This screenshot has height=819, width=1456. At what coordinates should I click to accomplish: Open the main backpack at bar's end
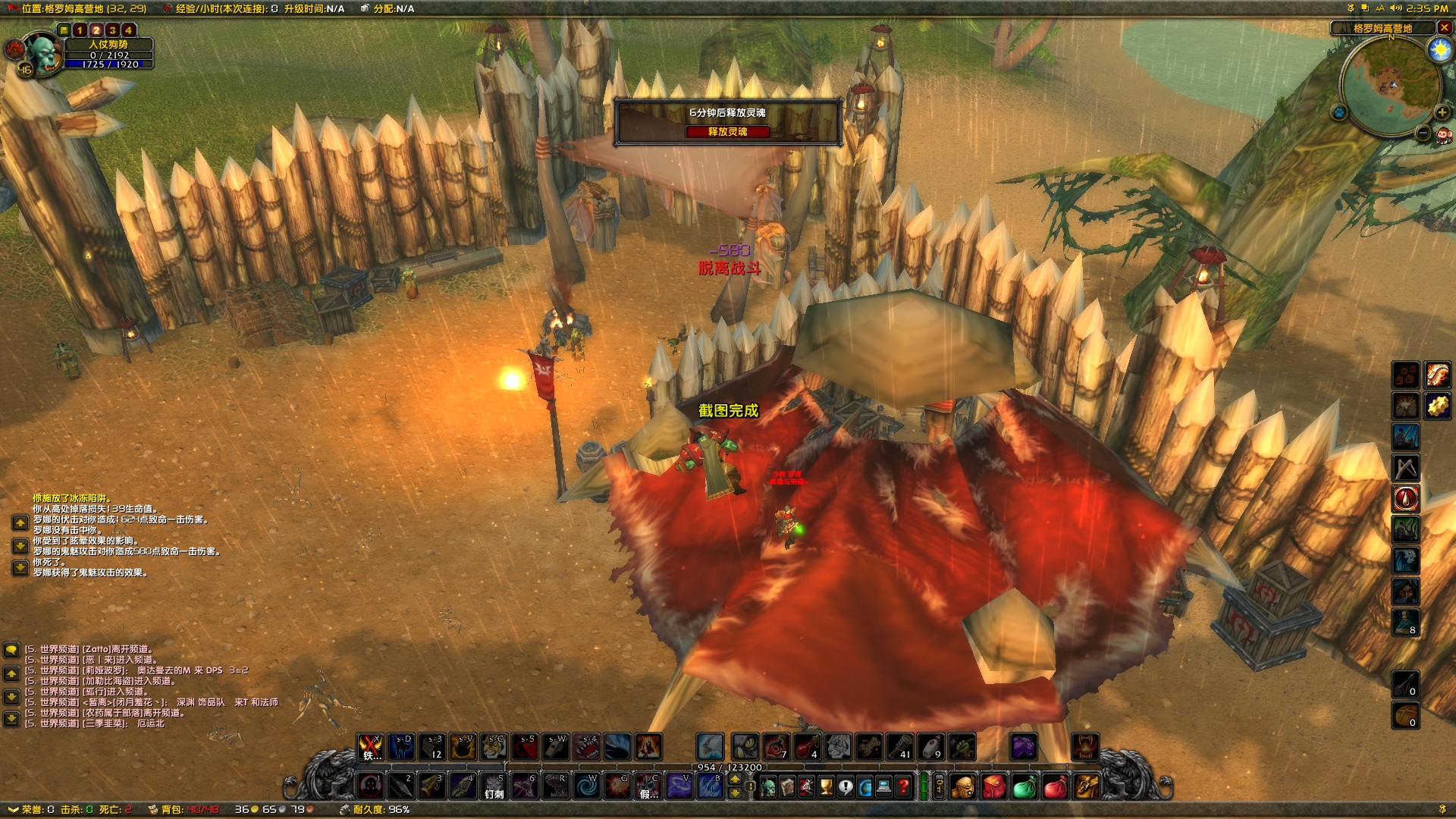point(1086,786)
